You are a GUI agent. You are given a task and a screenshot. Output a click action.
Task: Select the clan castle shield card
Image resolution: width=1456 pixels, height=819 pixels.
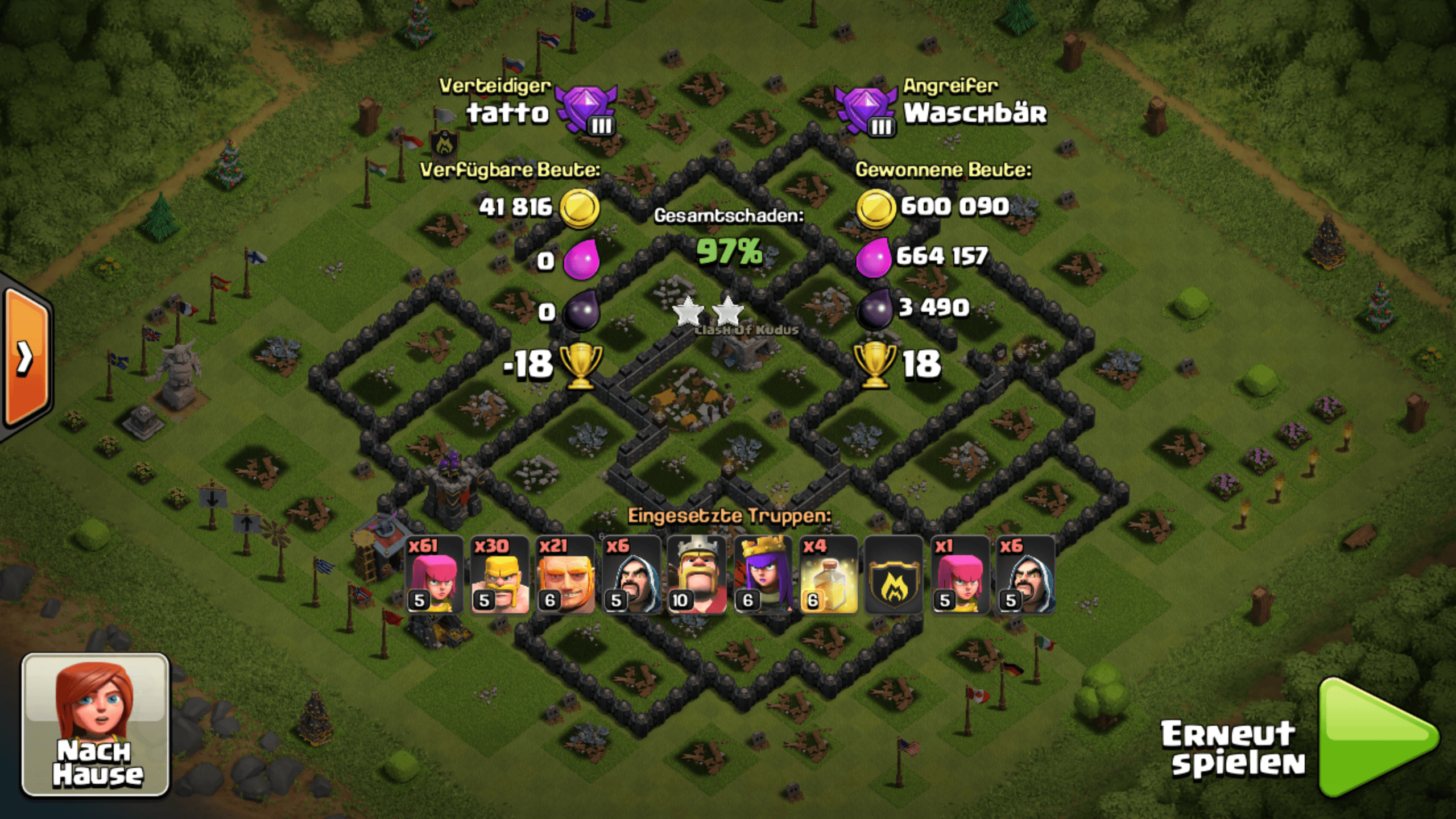coord(894,575)
